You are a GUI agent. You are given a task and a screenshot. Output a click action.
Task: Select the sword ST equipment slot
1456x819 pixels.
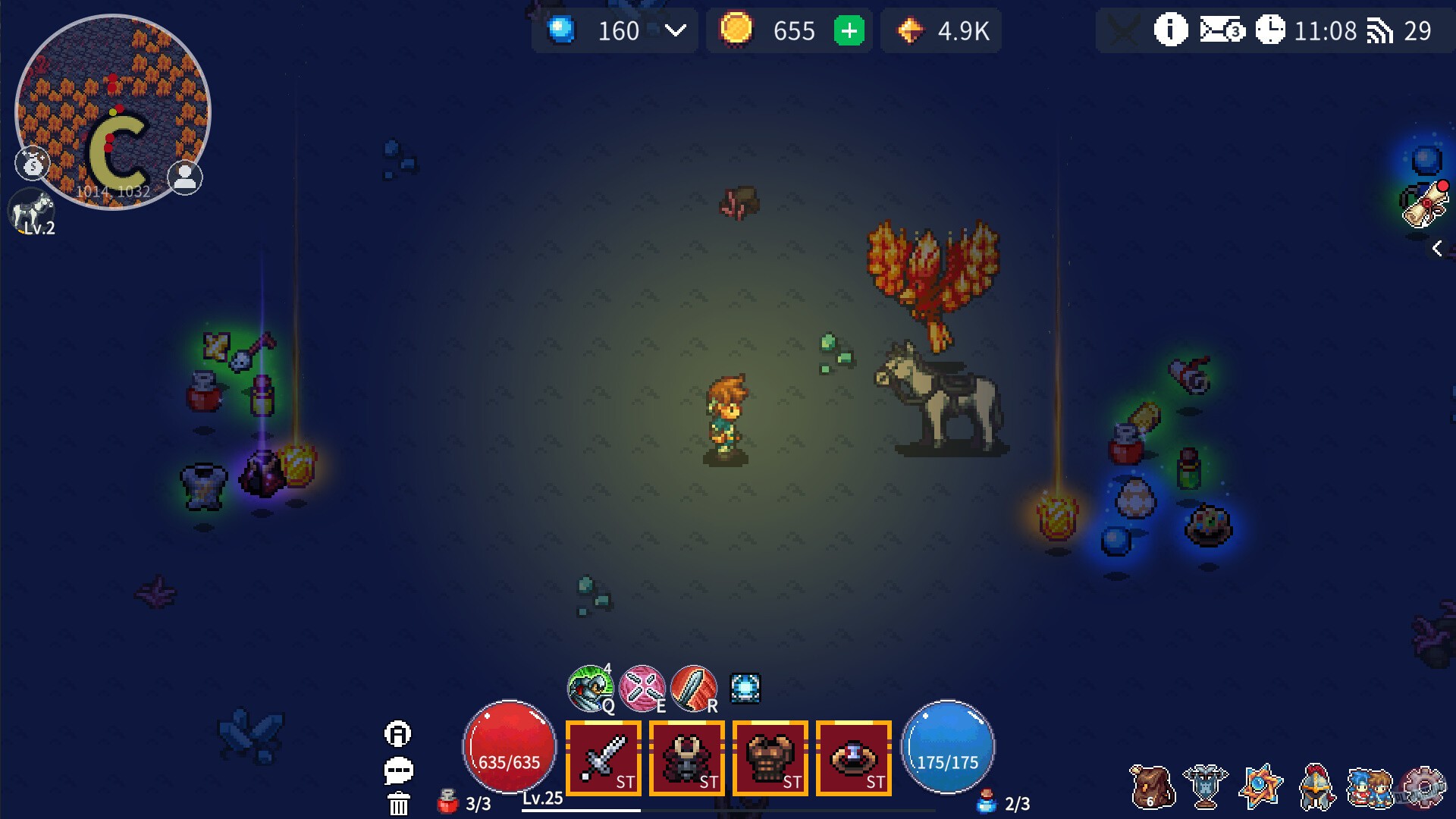click(x=603, y=758)
